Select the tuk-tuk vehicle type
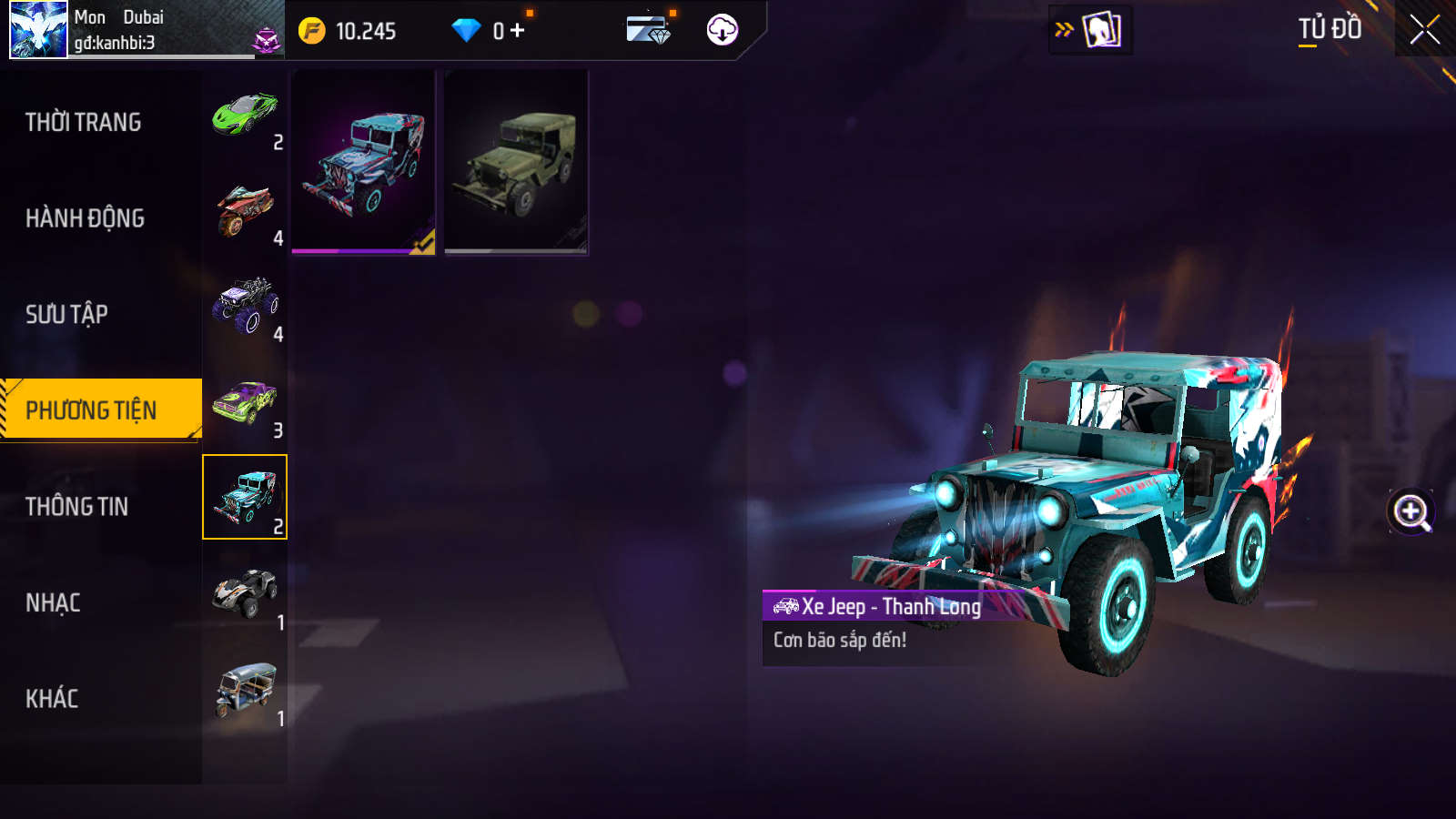The height and width of the screenshot is (819, 1456). coord(245,691)
